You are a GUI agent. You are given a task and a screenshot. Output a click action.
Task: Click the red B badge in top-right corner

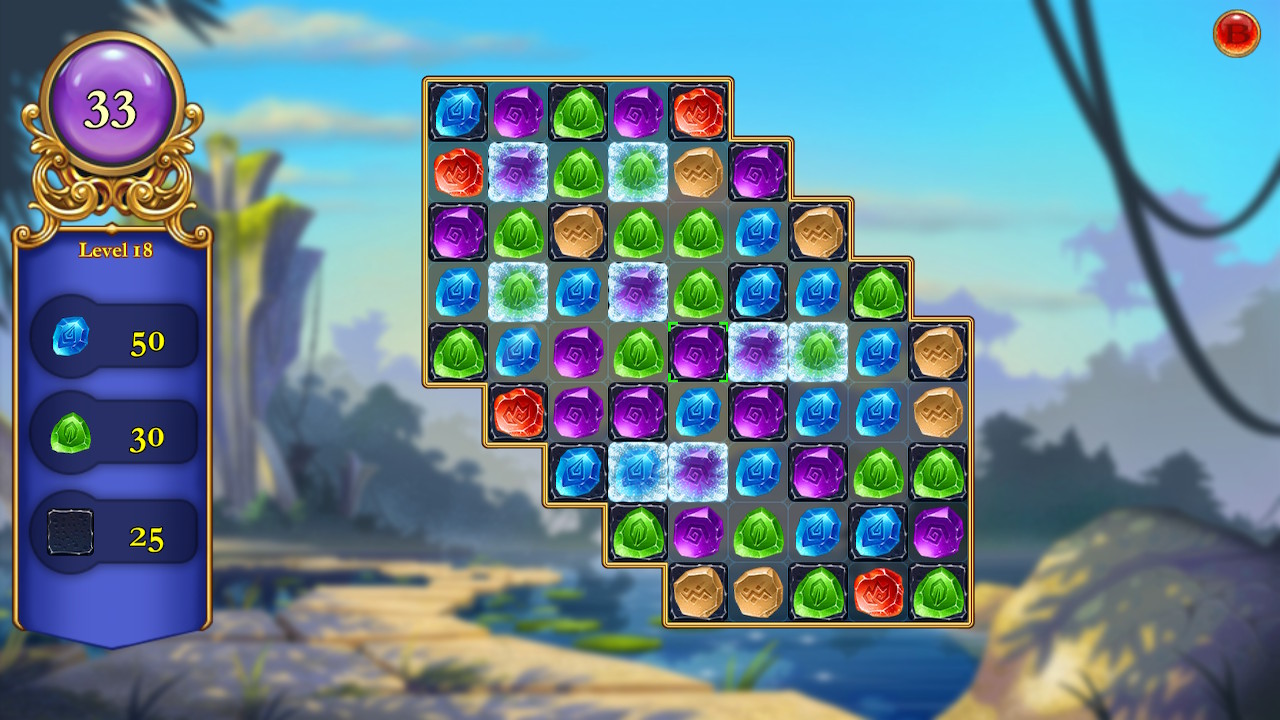click(x=1240, y=30)
